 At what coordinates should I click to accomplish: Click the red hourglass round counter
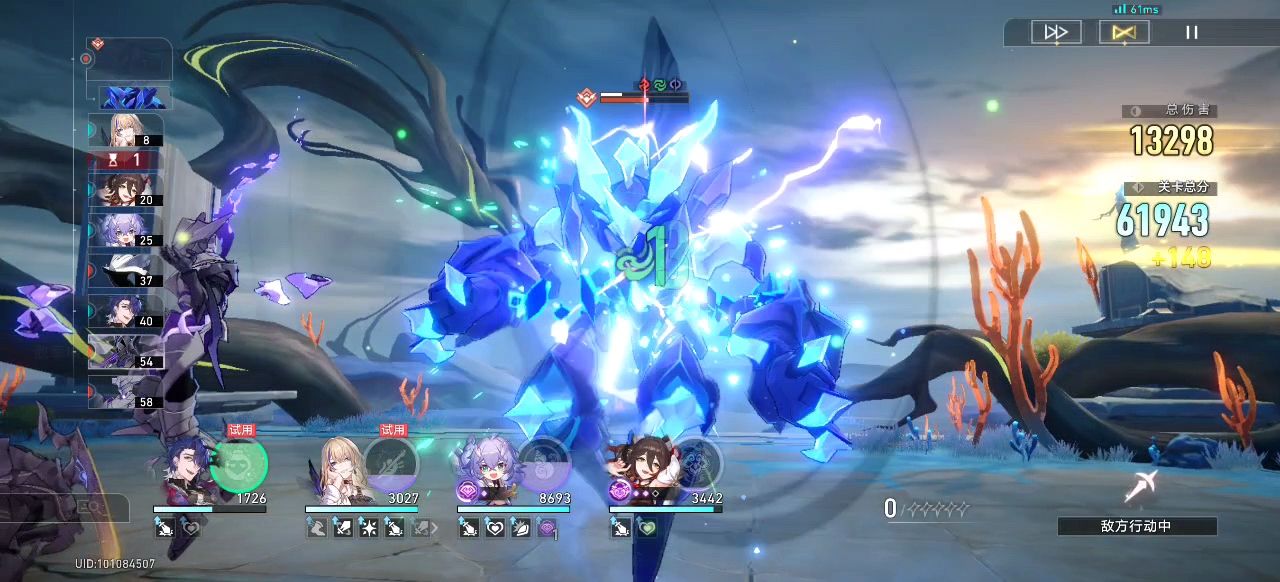(x=126, y=159)
